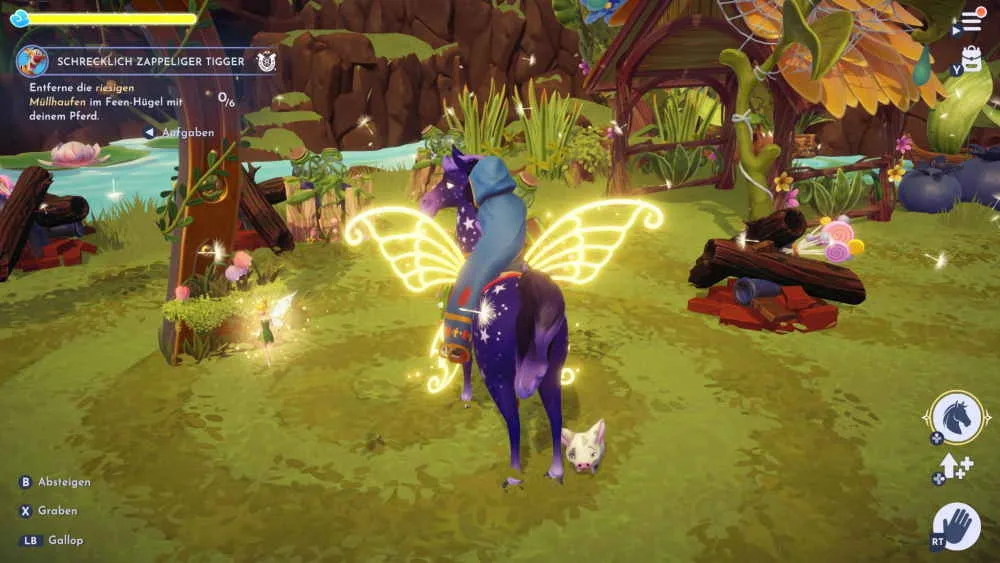Open the menu list icon with notification
The height and width of the screenshot is (563, 1000).
(971, 21)
